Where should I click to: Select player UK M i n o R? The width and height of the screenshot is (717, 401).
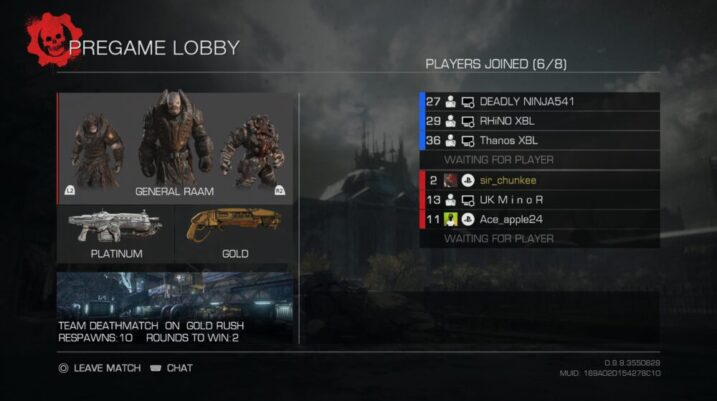coord(540,200)
